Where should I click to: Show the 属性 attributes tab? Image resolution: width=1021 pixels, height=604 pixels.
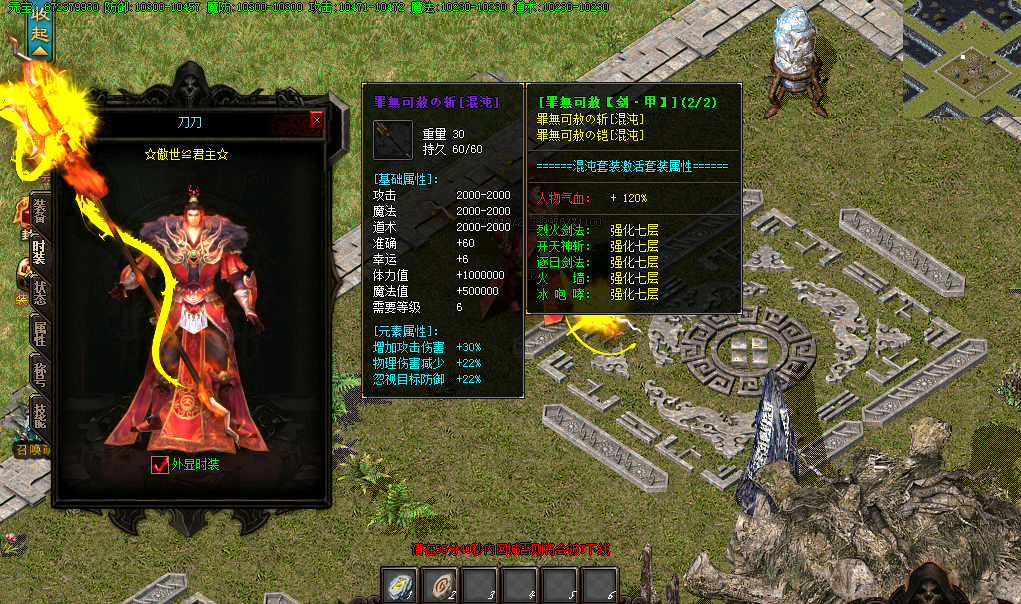point(40,334)
